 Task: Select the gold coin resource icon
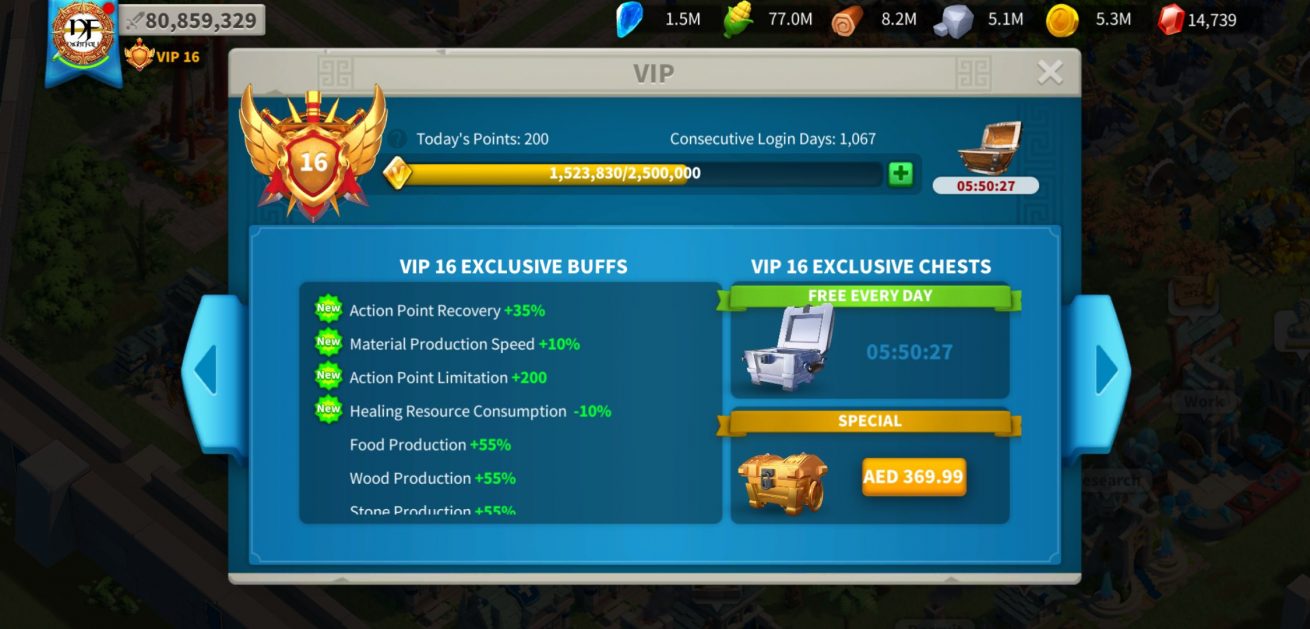coord(1061,19)
